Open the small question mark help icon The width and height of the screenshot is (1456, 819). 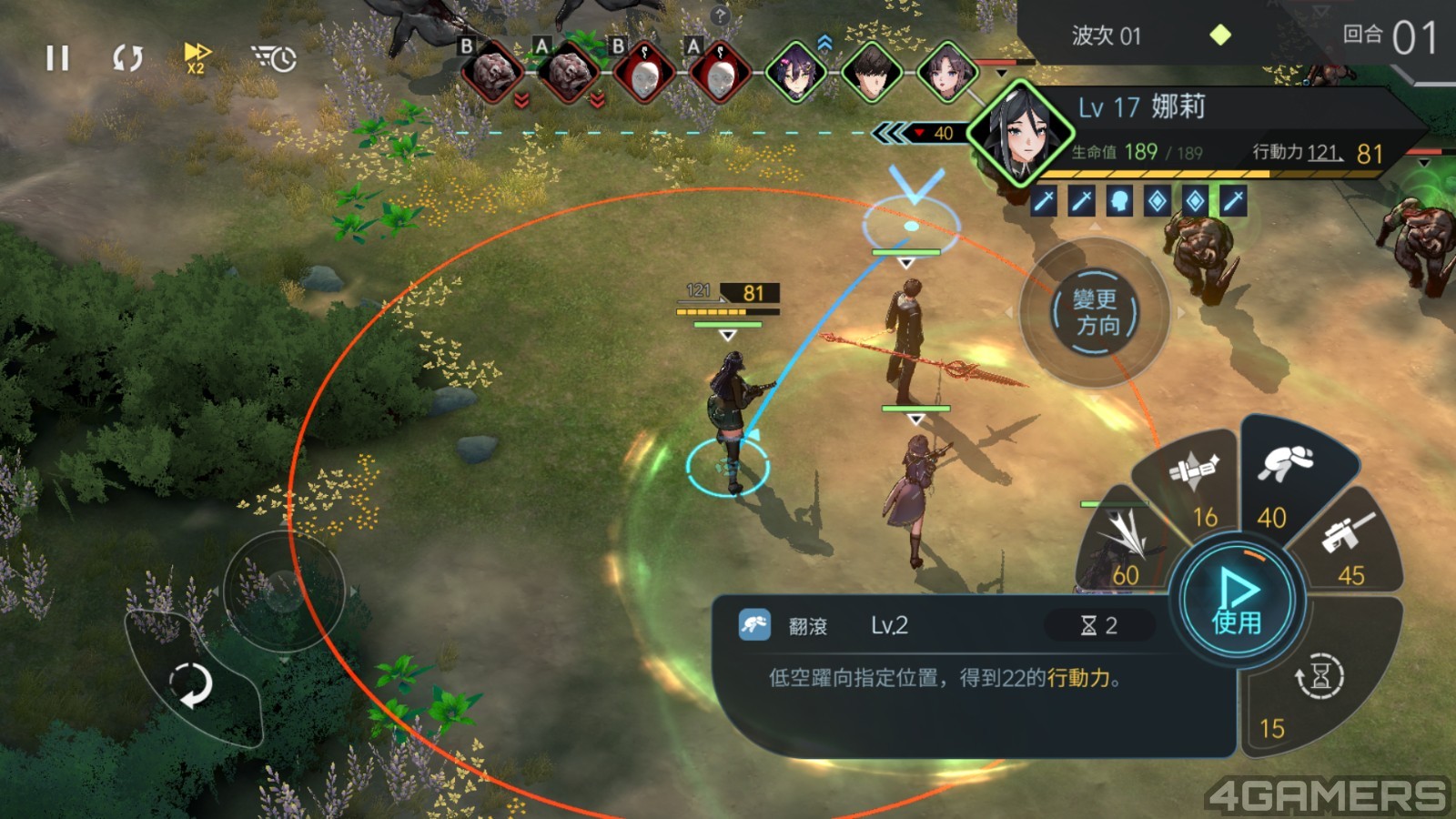720,15
